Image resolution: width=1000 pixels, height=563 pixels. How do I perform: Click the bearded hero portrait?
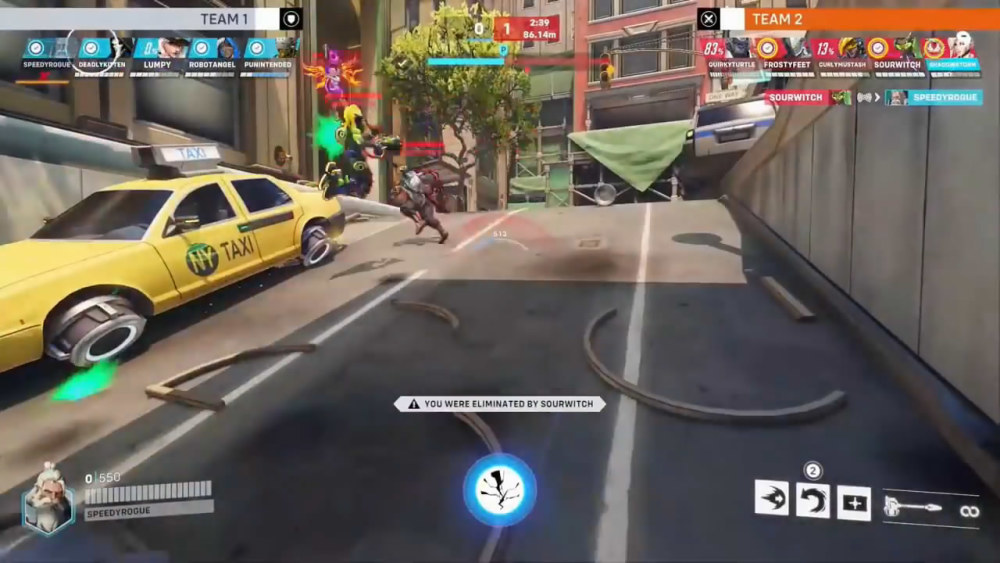pos(47,497)
